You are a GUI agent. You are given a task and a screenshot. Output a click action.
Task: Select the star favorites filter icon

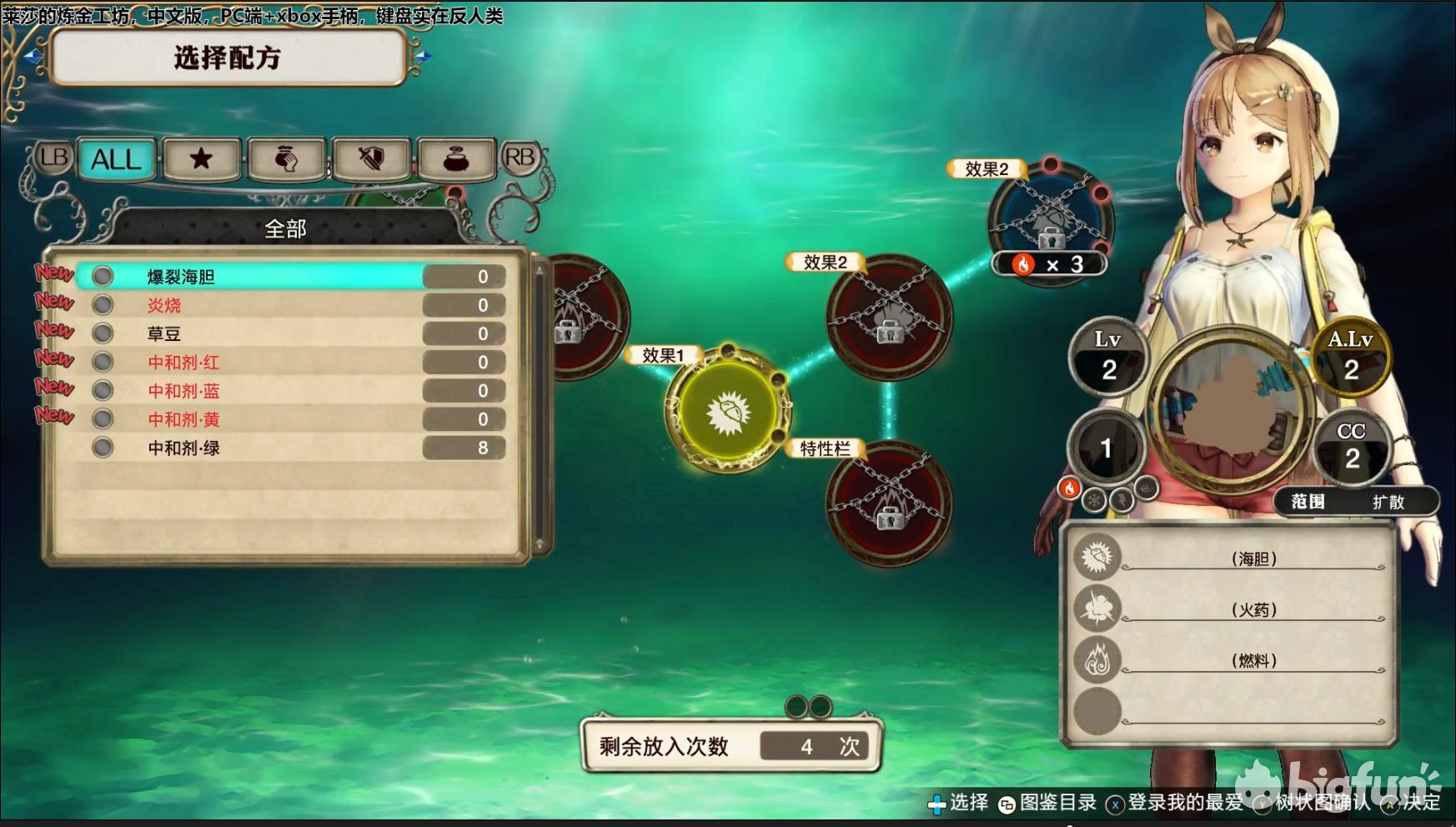(x=200, y=158)
